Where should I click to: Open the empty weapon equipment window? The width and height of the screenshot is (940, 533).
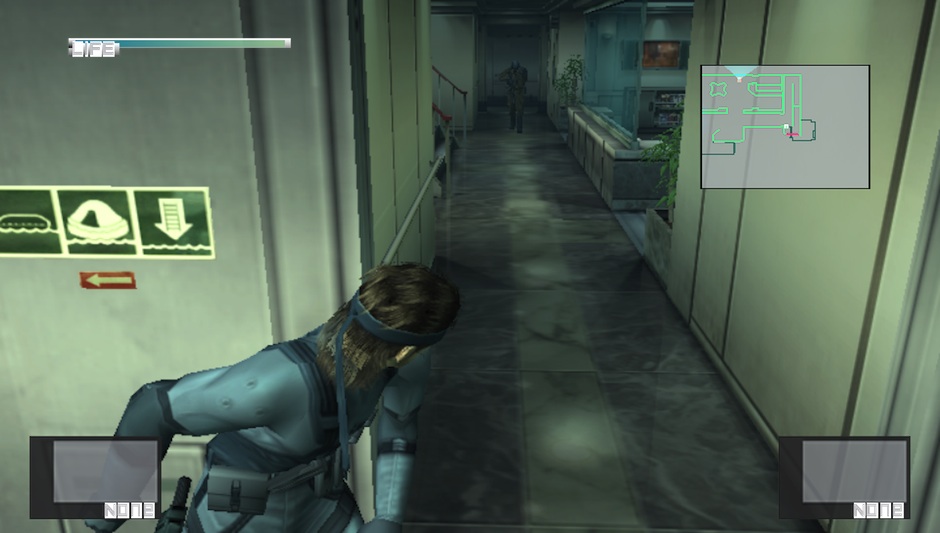(x=844, y=477)
